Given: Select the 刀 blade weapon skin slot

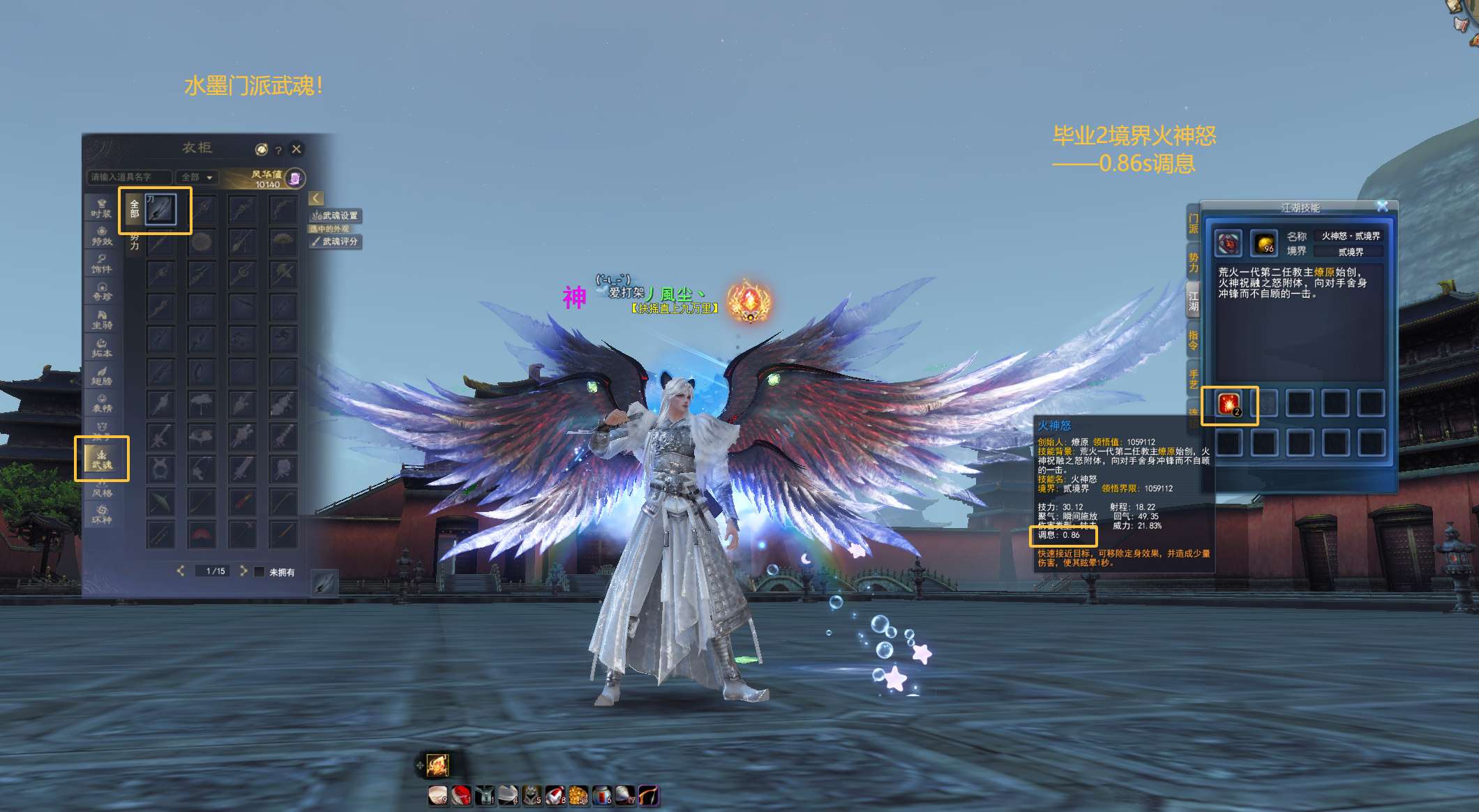Looking at the screenshot, I should [x=161, y=209].
